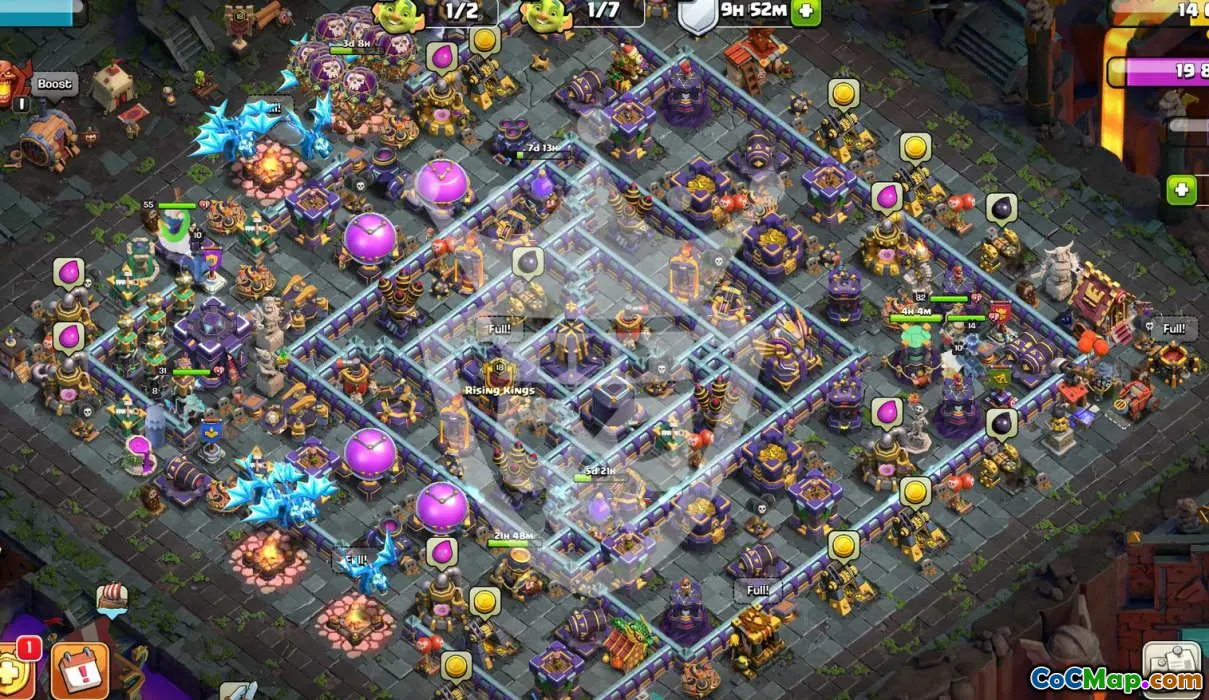Tap the Boost label above the barrel
This screenshot has height=700, width=1209.
coord(55,84)
